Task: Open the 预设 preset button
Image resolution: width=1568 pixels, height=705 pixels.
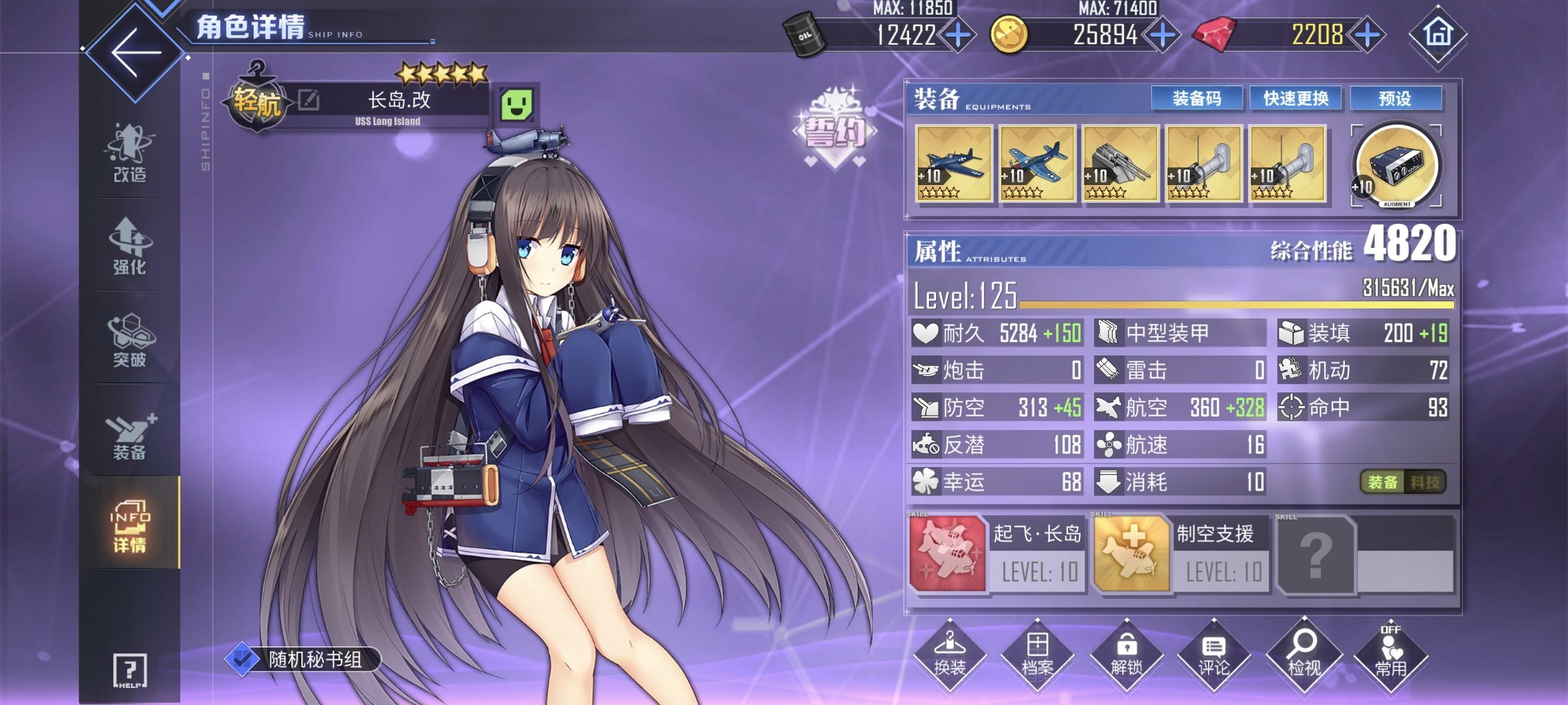Action: [1395, 99]
